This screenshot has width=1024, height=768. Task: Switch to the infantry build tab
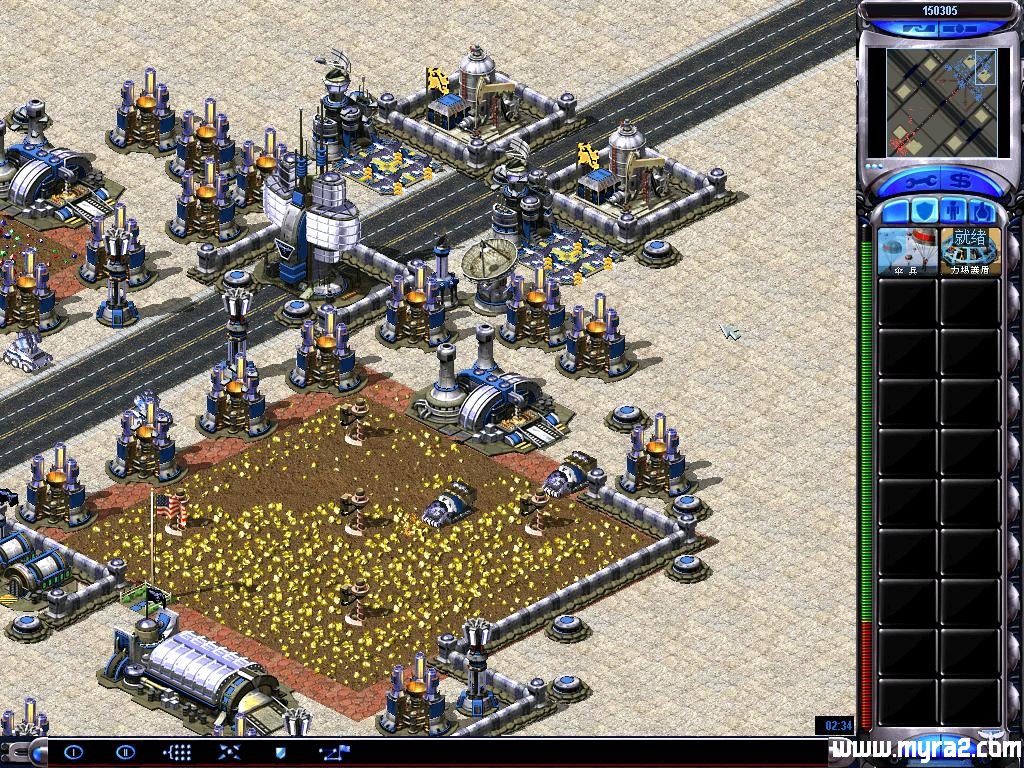click(953, 212)
